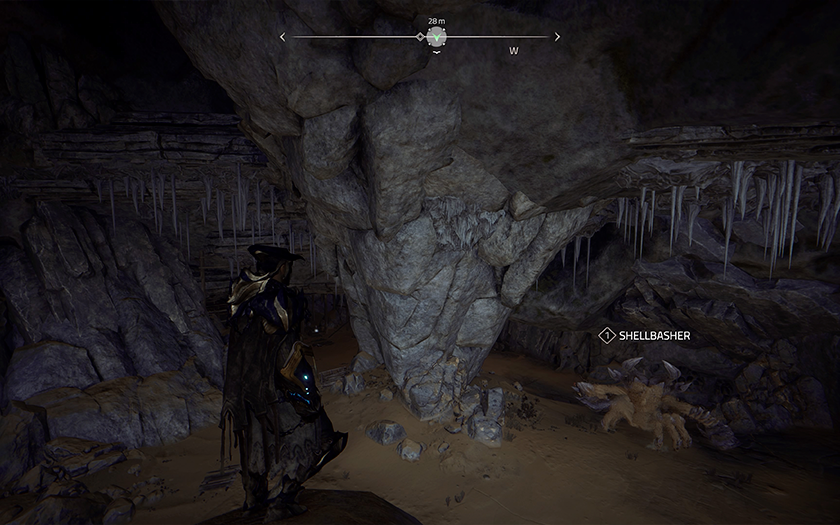Click the right arrow of the compass bar
Viewport: 840px width, 525px height.
point(555,37)
